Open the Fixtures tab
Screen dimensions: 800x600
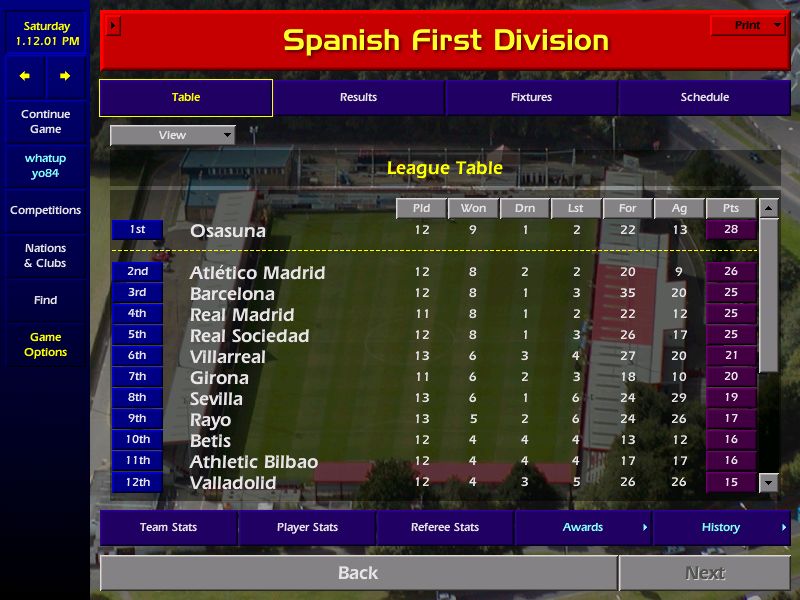point(531,97)
